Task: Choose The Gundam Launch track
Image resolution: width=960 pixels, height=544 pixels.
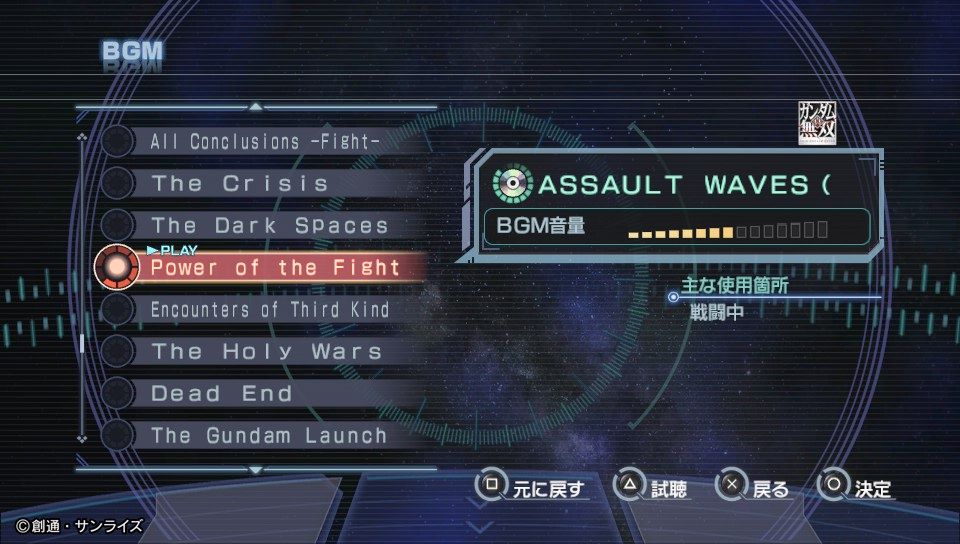Action: (268, 436)
